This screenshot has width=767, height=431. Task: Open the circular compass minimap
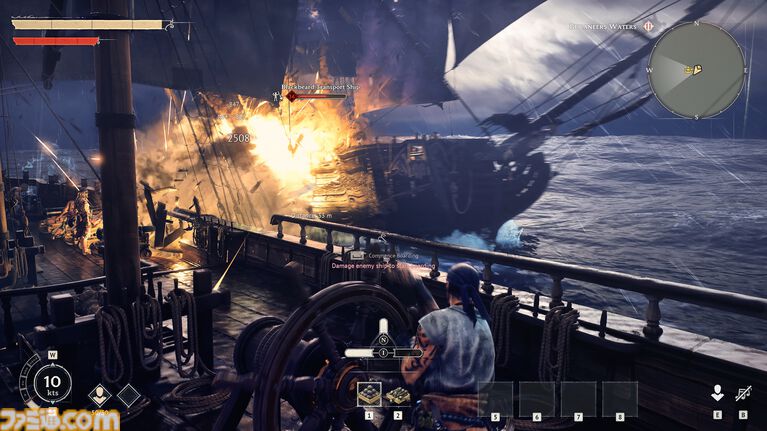(696, 69)
